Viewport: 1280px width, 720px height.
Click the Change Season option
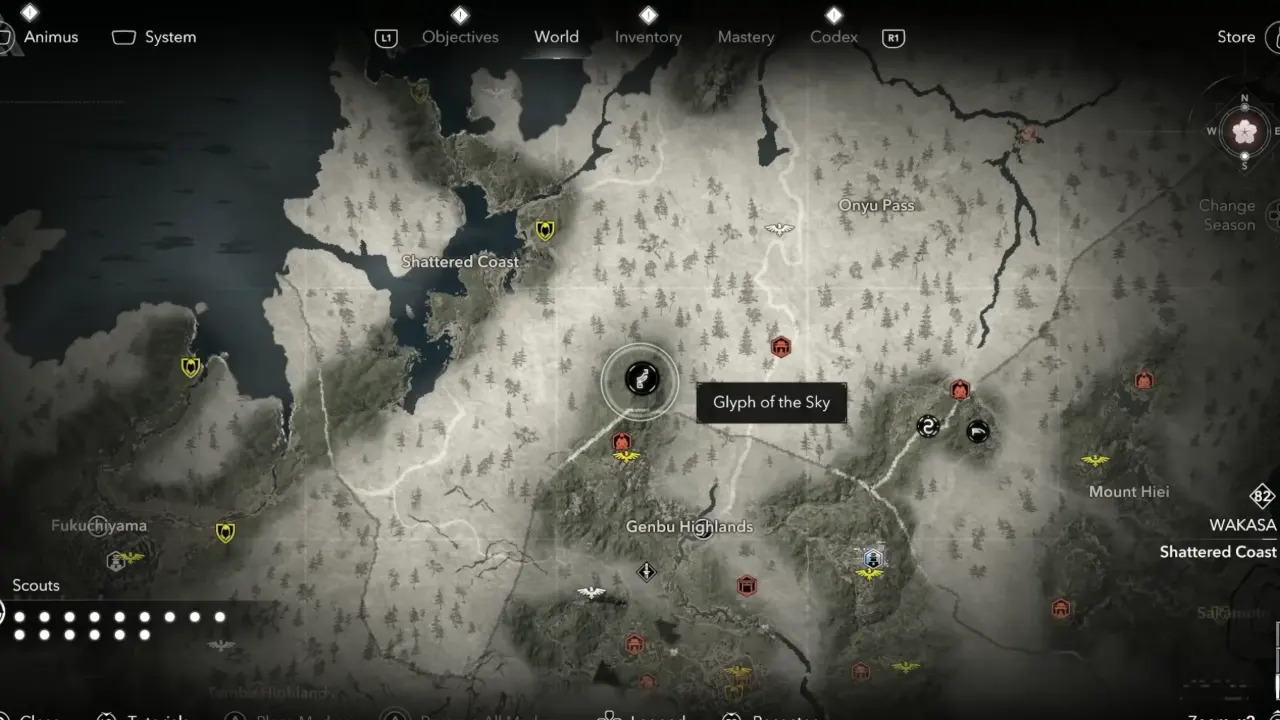(1227, 215)
